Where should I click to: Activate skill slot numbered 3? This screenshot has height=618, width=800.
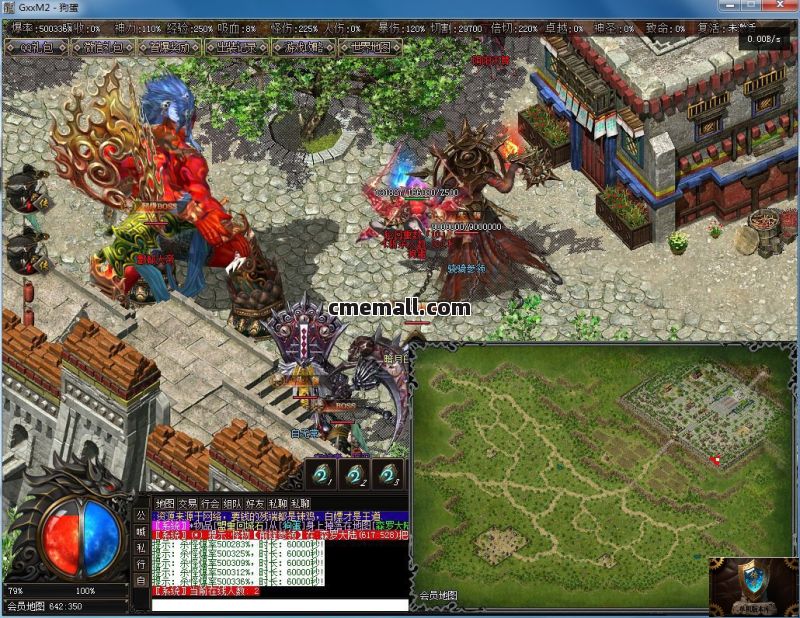pyautogui.click(x=390, y=473)
